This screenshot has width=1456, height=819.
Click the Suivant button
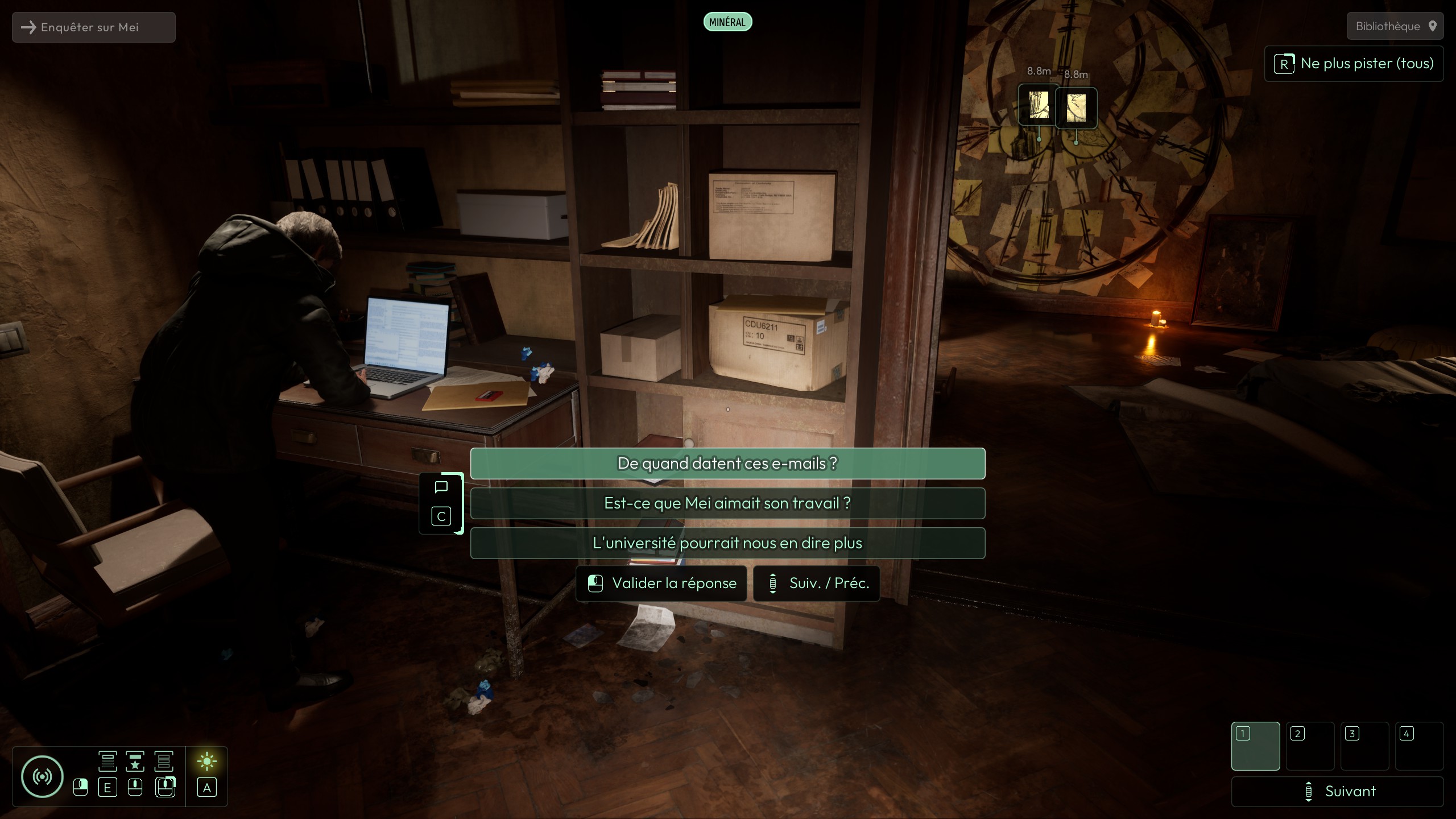point(1337,791)
